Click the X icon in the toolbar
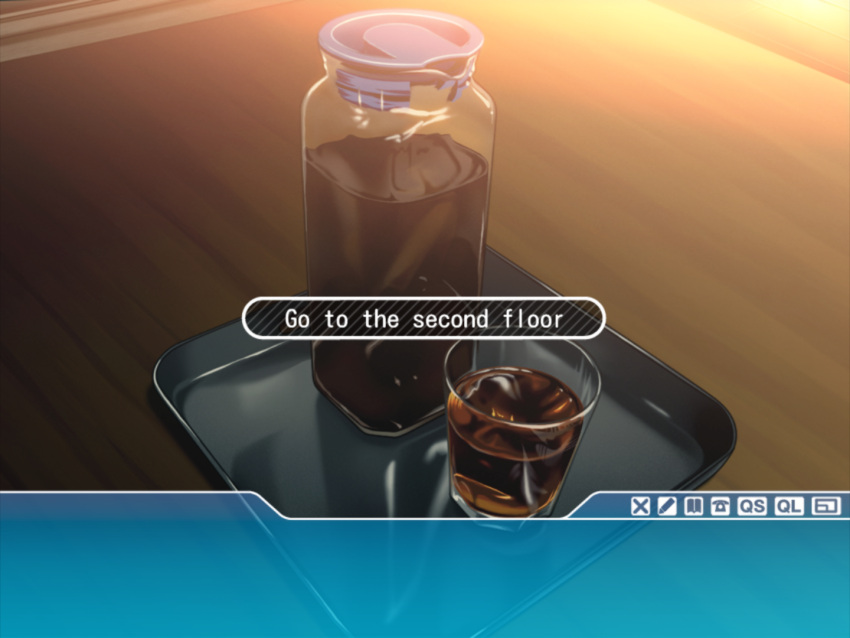 coord(640,506)
